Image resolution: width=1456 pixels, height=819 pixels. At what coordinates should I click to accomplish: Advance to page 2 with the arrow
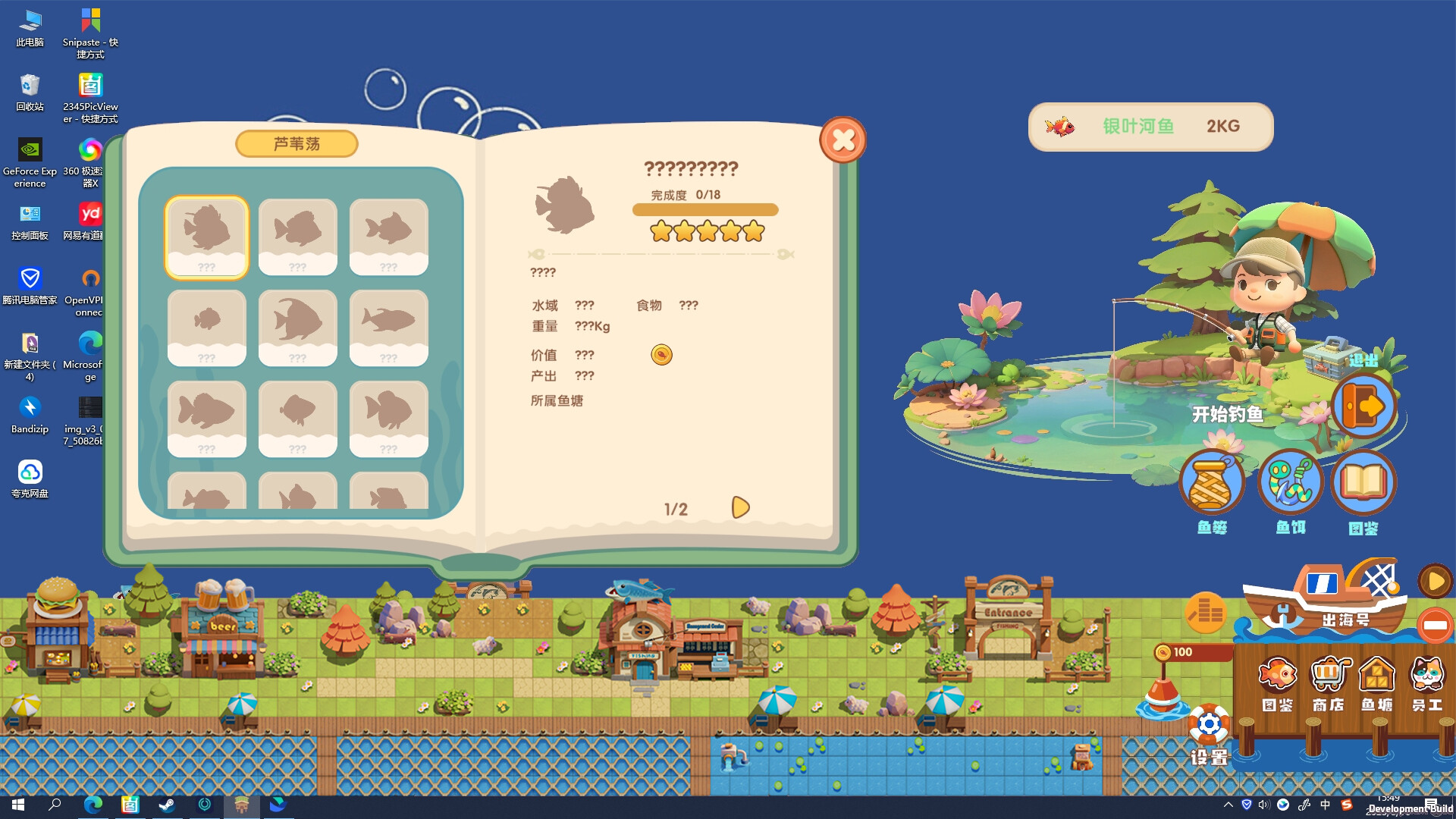pyautogui.click(x=740, y=506)
